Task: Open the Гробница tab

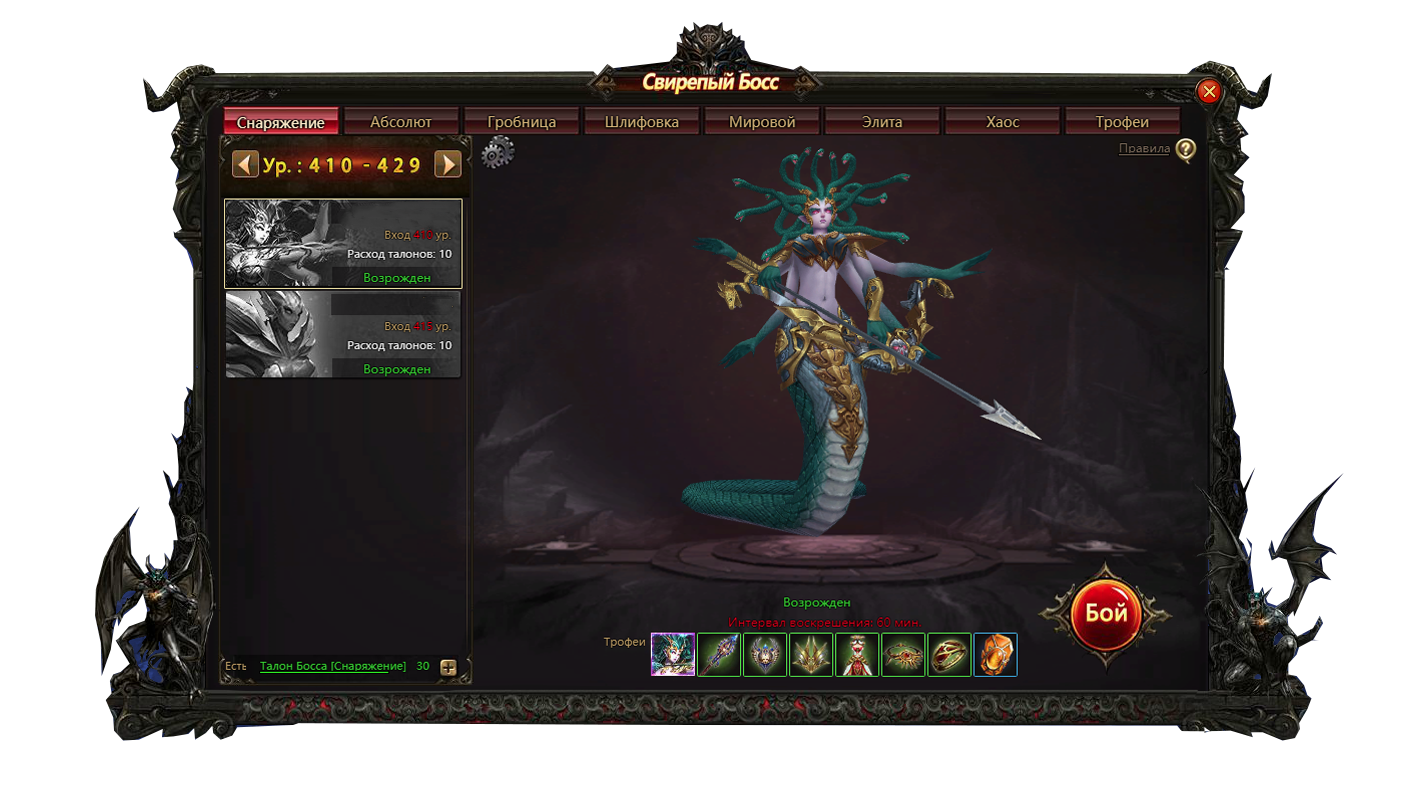Action: [521, 122]
